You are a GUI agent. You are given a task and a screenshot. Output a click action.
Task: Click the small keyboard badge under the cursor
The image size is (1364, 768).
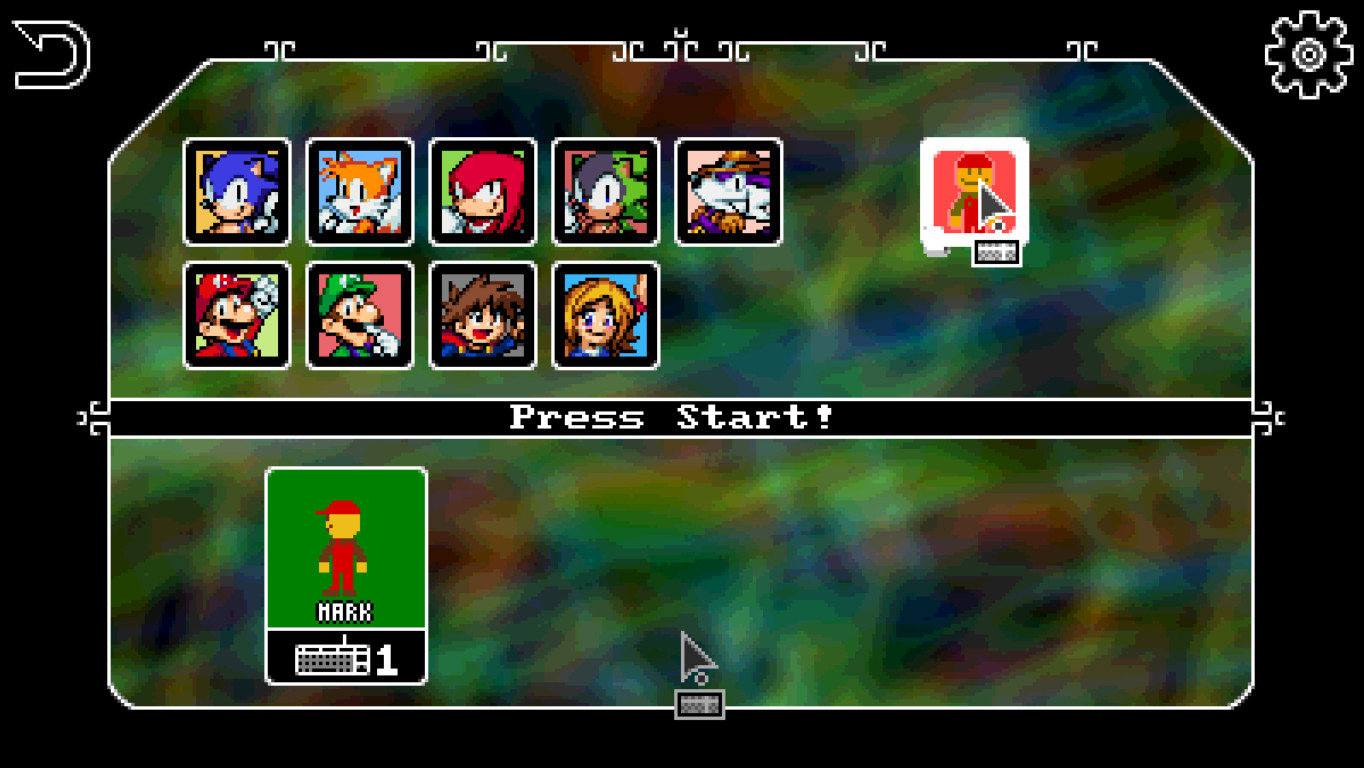click(697, 705)
